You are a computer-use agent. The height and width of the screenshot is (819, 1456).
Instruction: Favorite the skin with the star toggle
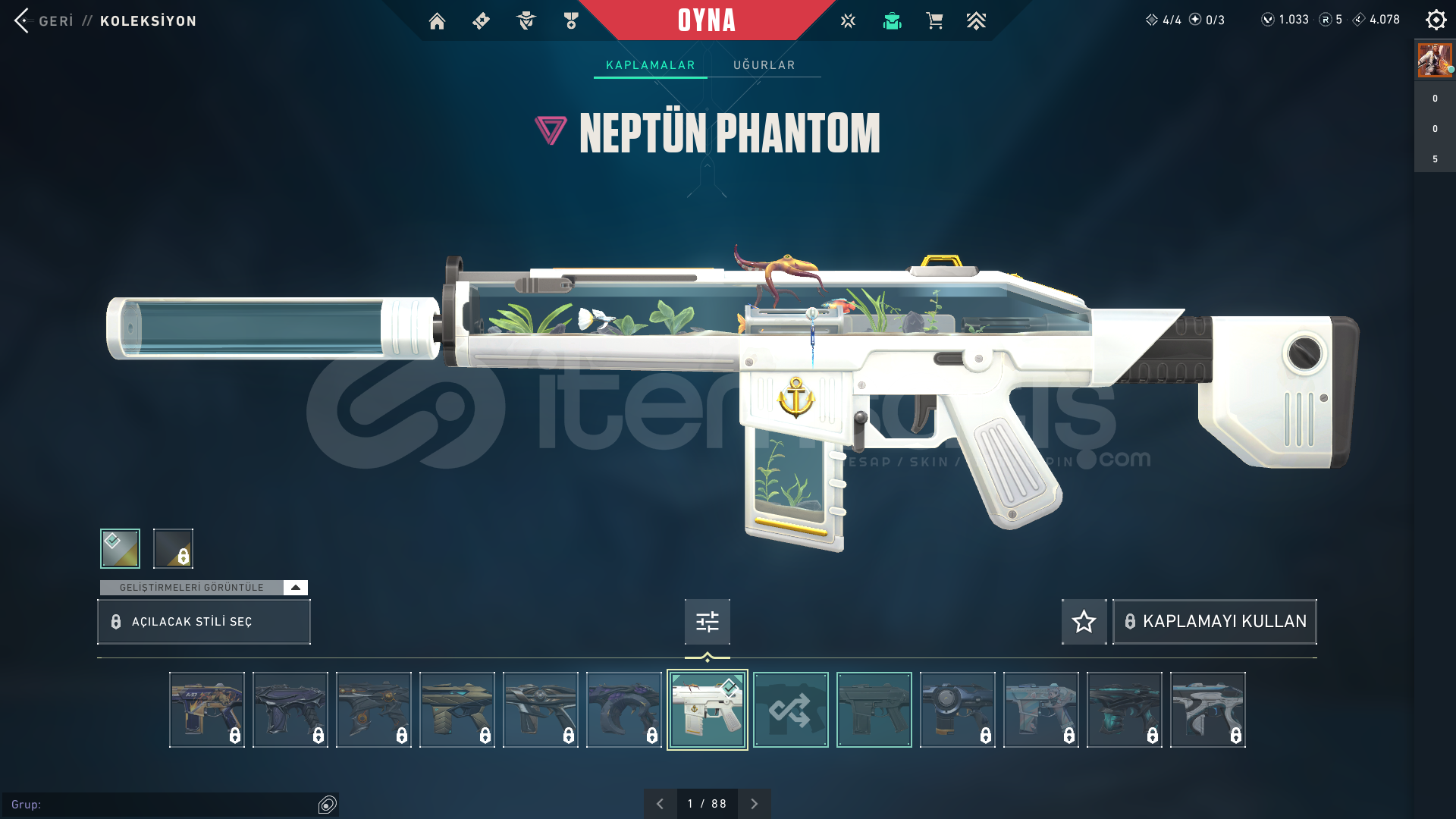[x=1084, y=621]
